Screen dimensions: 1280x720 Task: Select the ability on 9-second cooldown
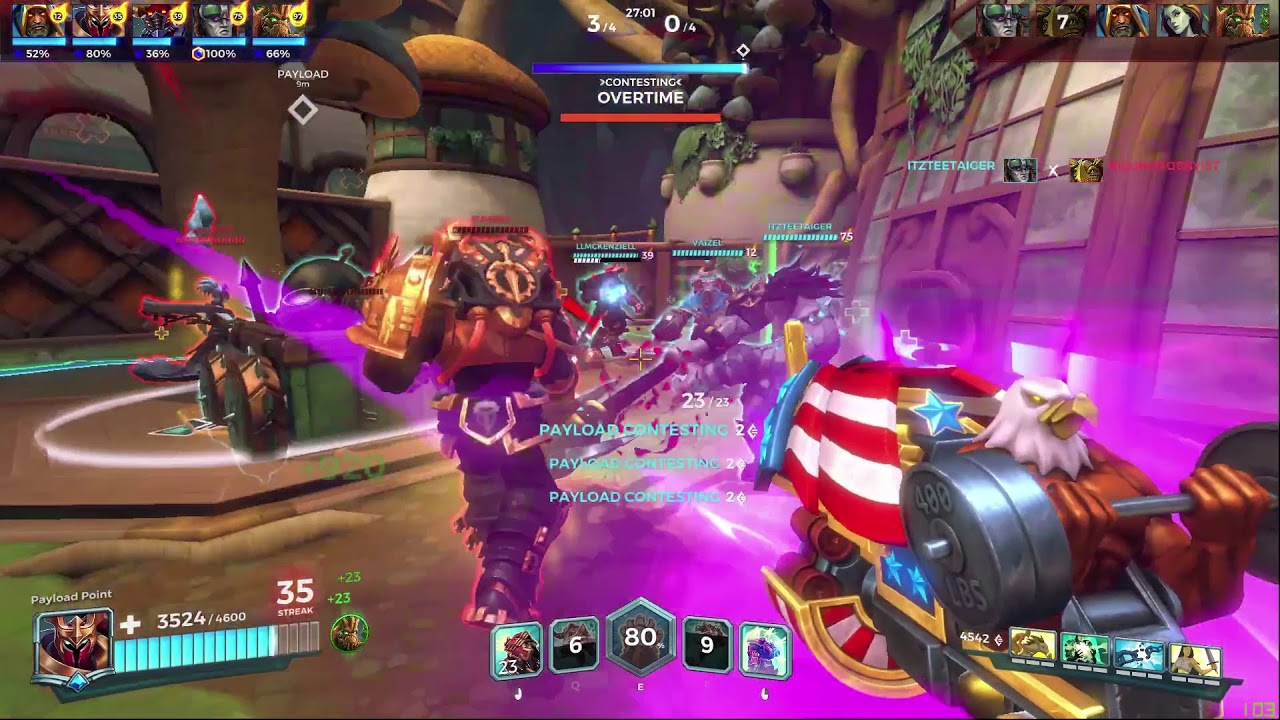706,645
